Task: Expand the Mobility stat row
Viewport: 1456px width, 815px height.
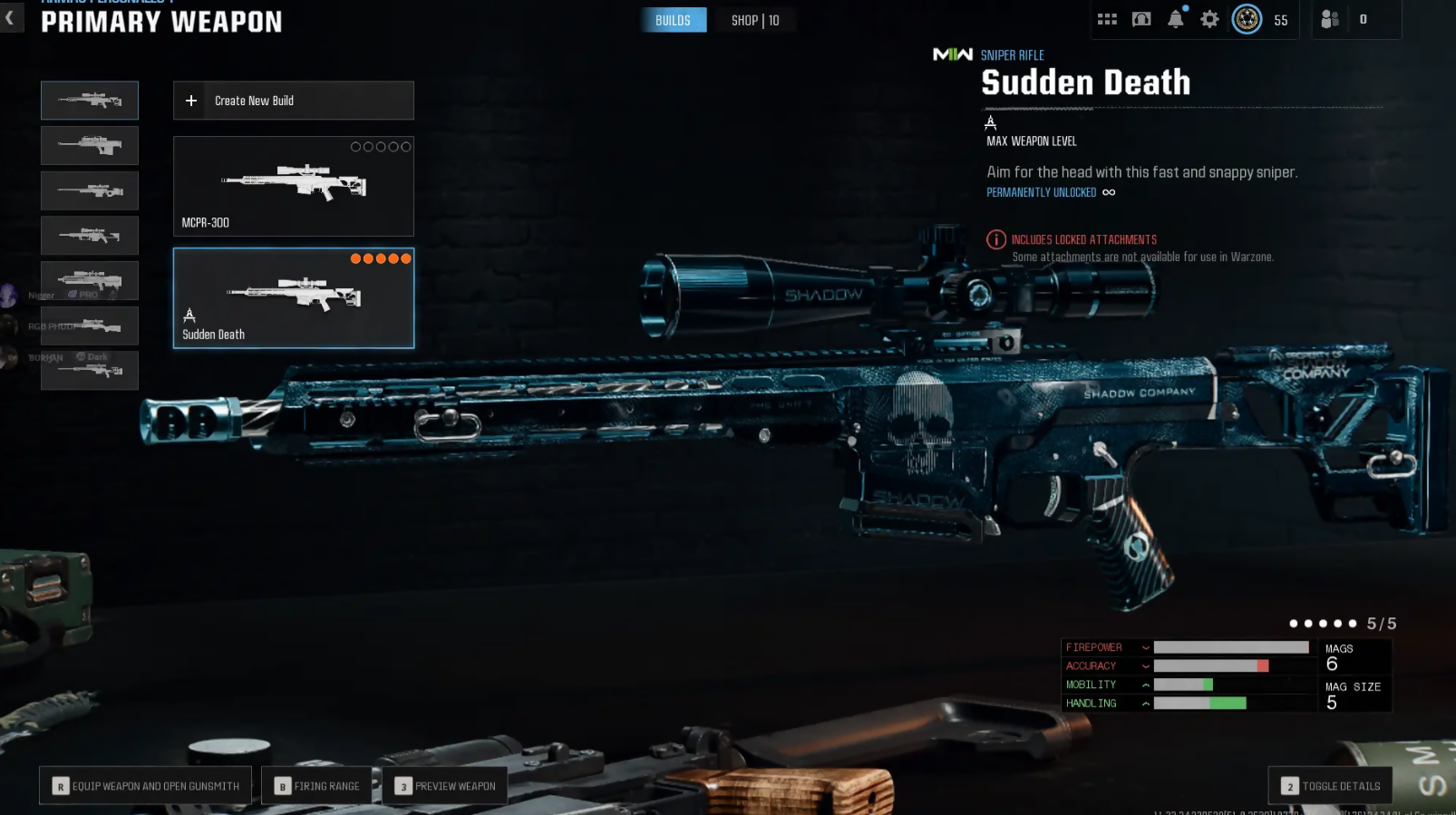Action: click(x=1146, y=684)
